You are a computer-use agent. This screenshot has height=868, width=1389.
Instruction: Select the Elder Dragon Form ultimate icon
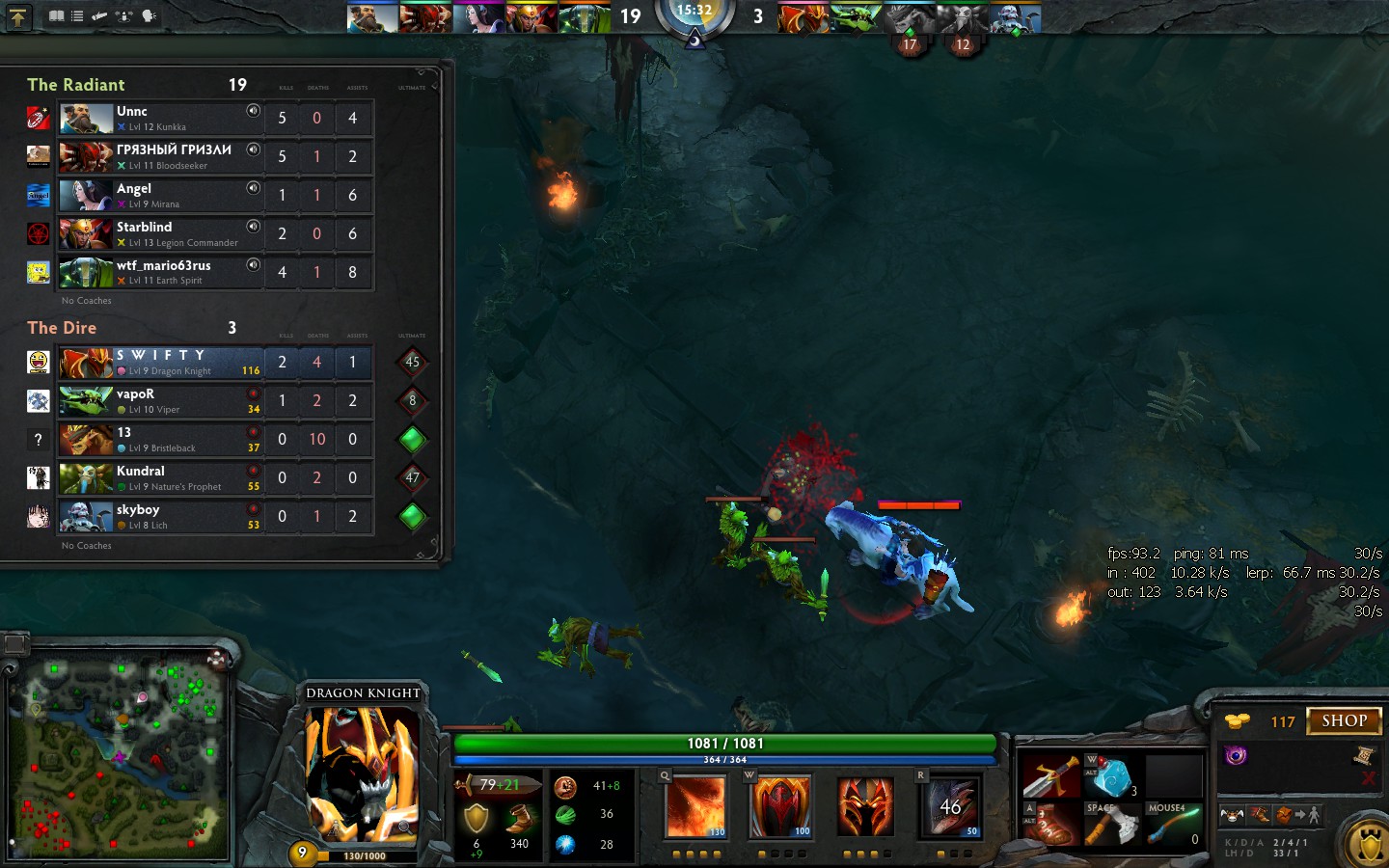(951, 806)
